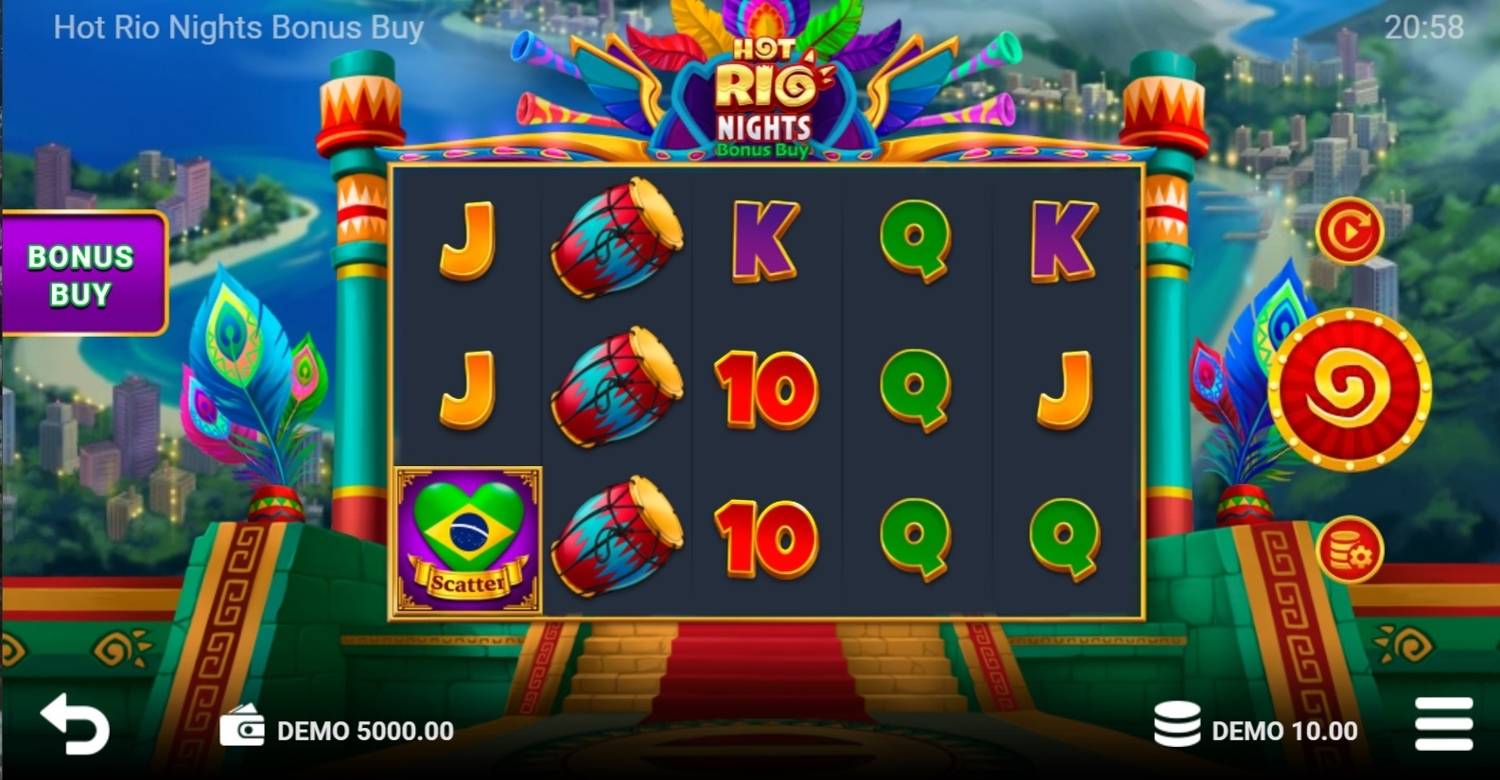Select the DEMO 10.00 bet amount

pos(1285,731)
